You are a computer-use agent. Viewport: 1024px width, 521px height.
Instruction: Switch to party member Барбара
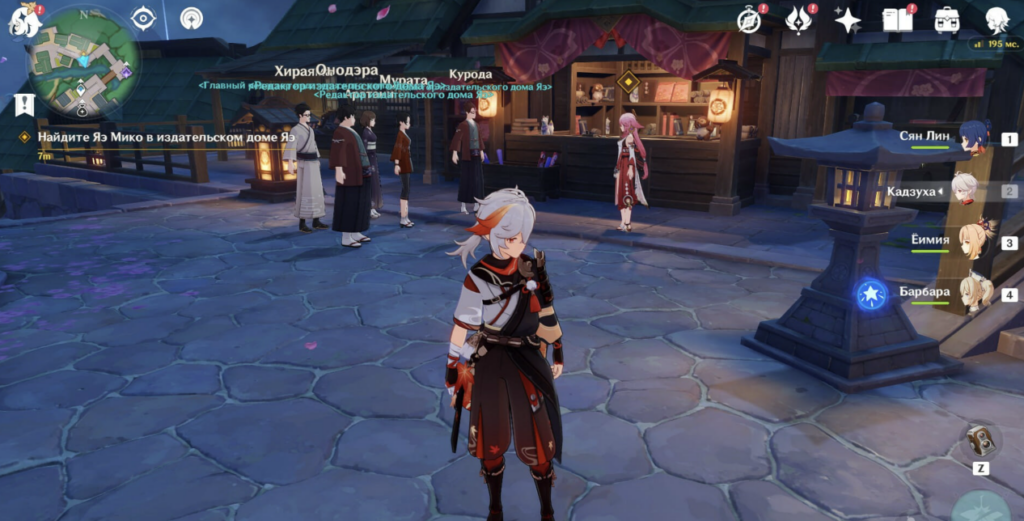click(974, 294)
